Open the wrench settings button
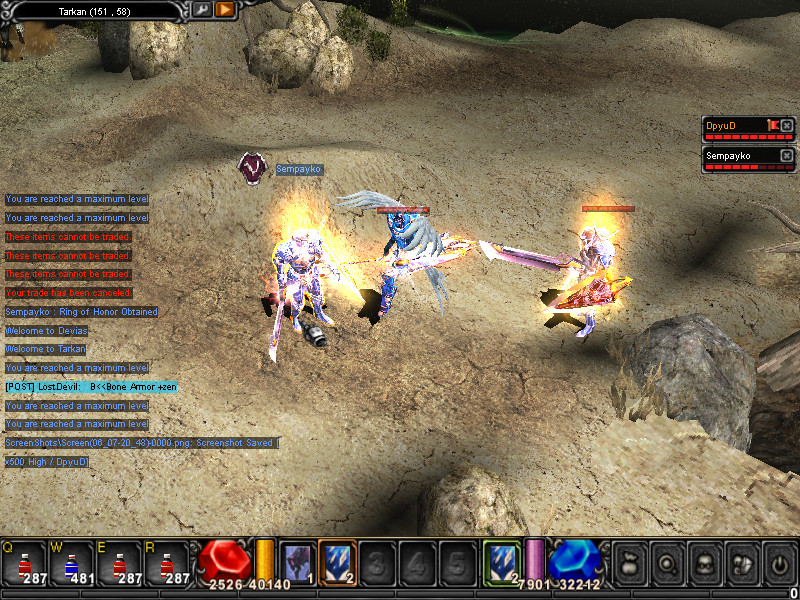 tap(201, 9)
